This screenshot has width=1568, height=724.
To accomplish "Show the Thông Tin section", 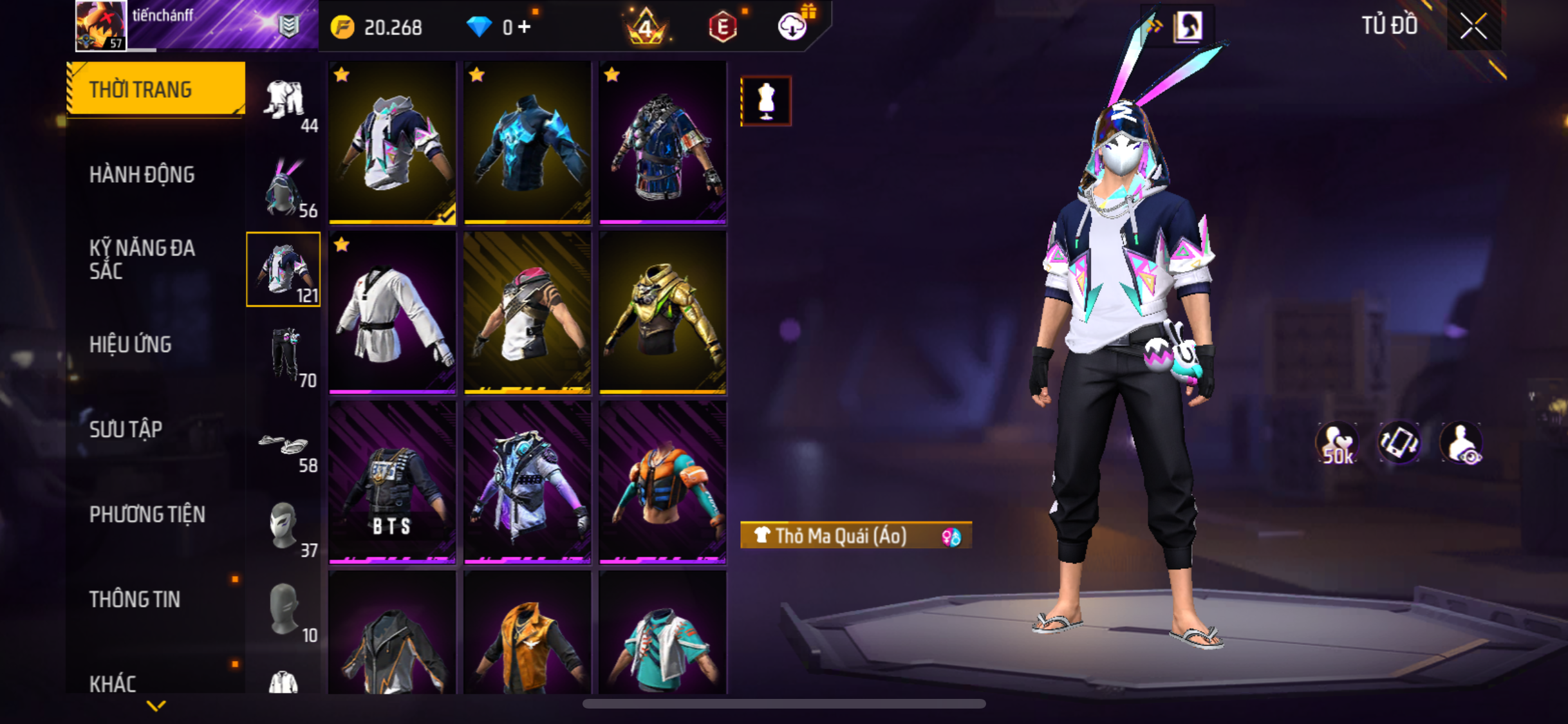I will (135, 599).
